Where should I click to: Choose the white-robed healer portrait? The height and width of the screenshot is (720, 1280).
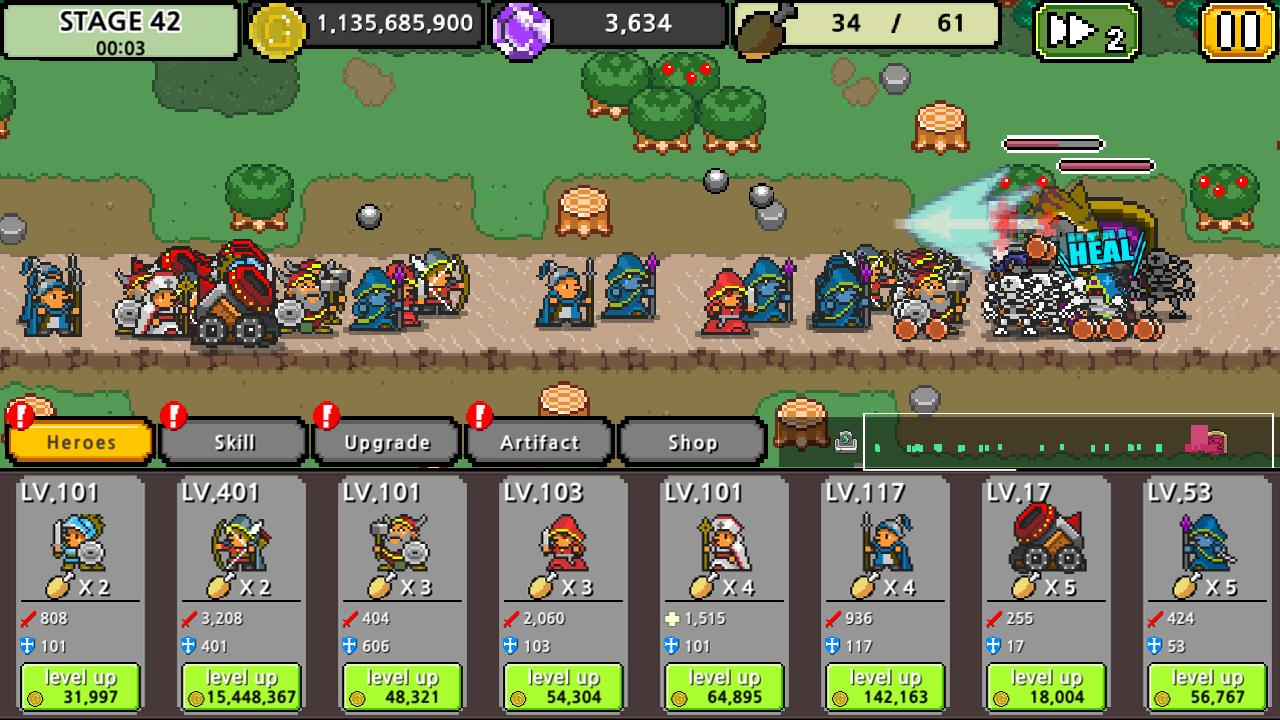(x=724, y=540)
